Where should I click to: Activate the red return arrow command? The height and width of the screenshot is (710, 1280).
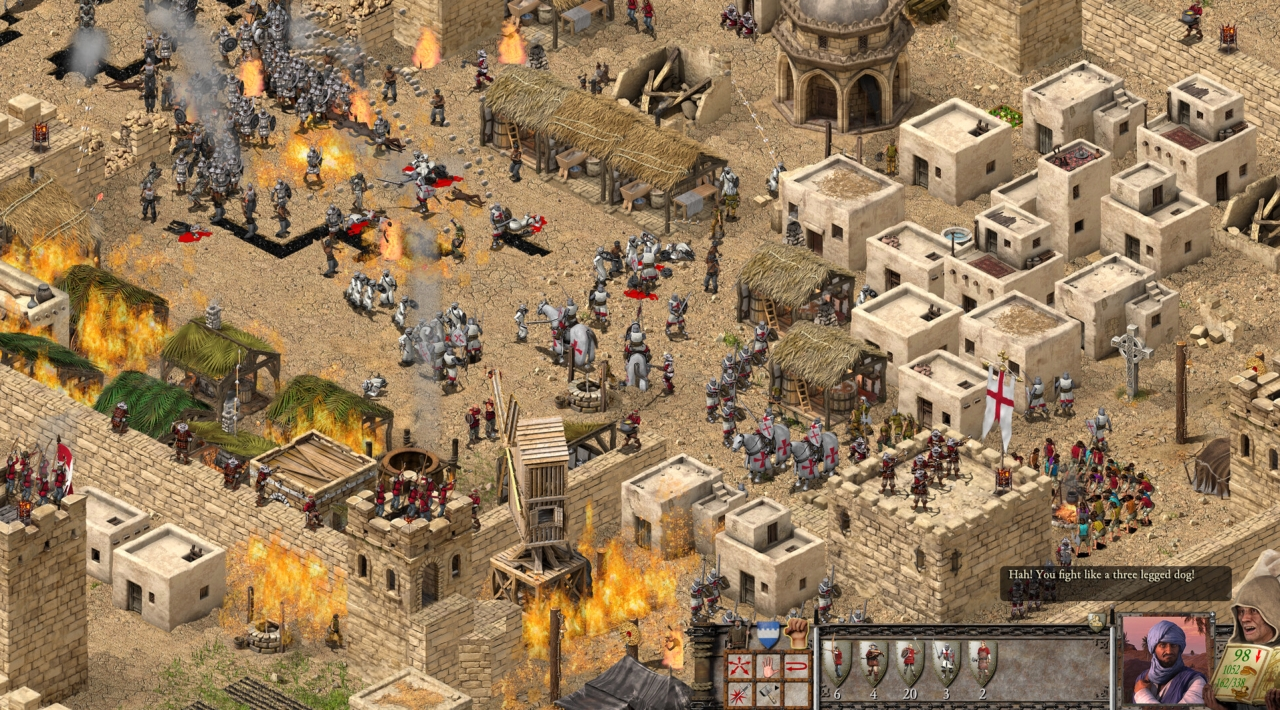click(796, 667)
